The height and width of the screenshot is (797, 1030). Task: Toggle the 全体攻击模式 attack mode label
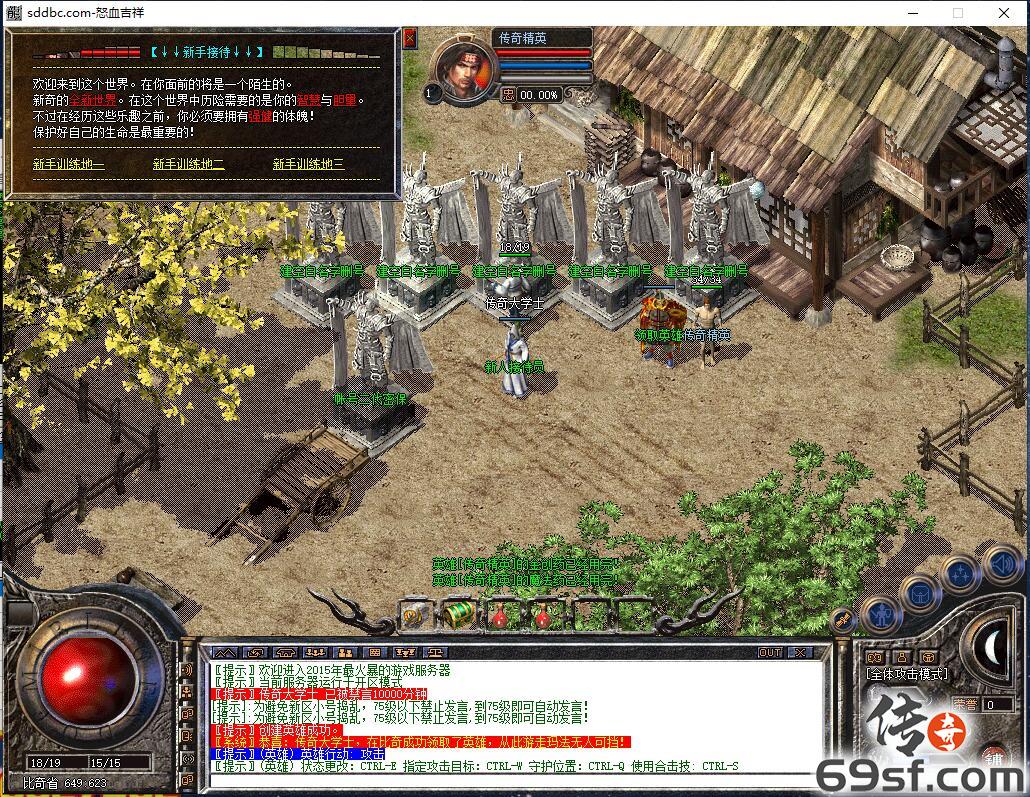point(906,675)
